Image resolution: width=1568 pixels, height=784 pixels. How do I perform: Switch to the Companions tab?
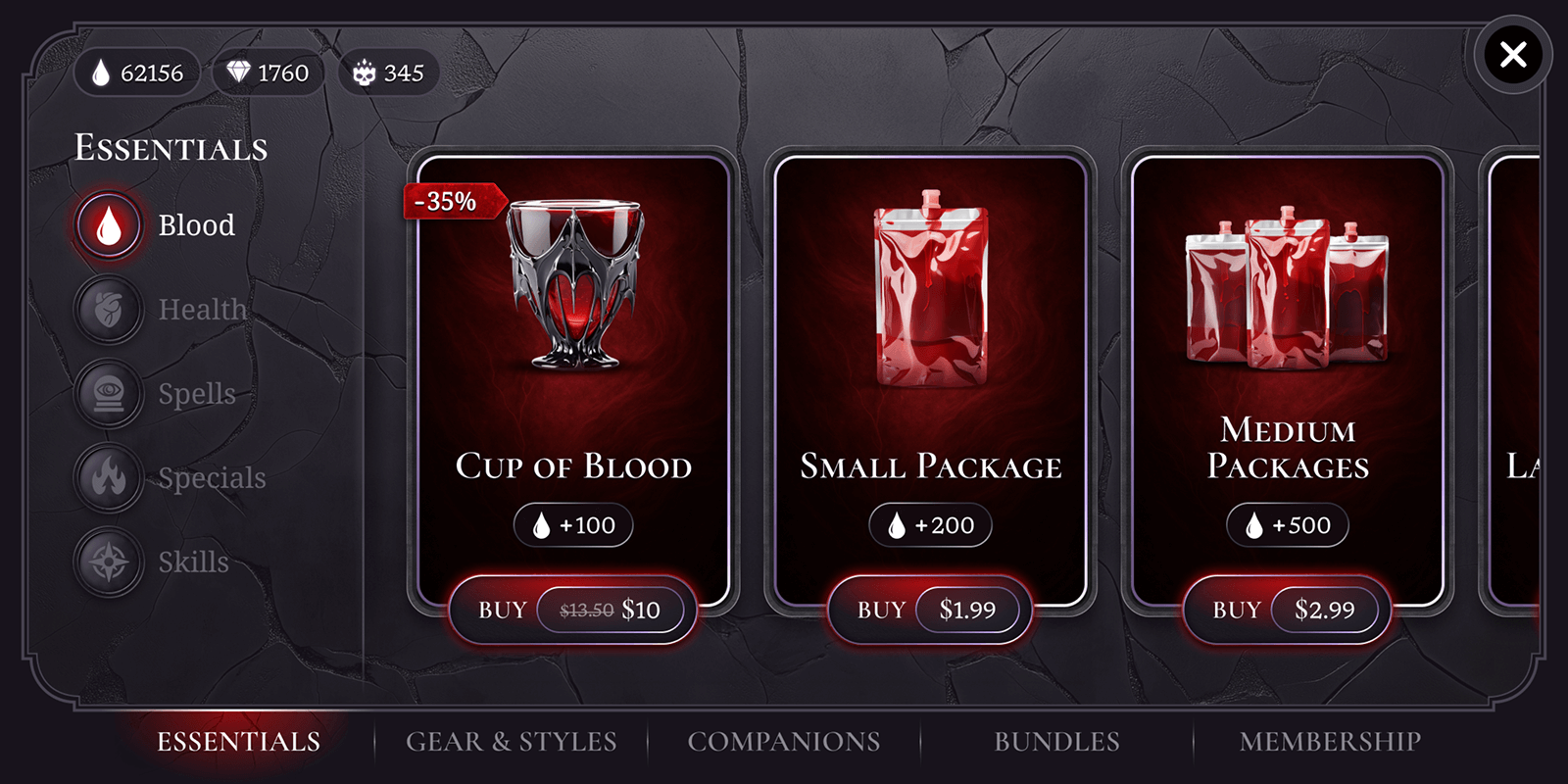(784, 742)
